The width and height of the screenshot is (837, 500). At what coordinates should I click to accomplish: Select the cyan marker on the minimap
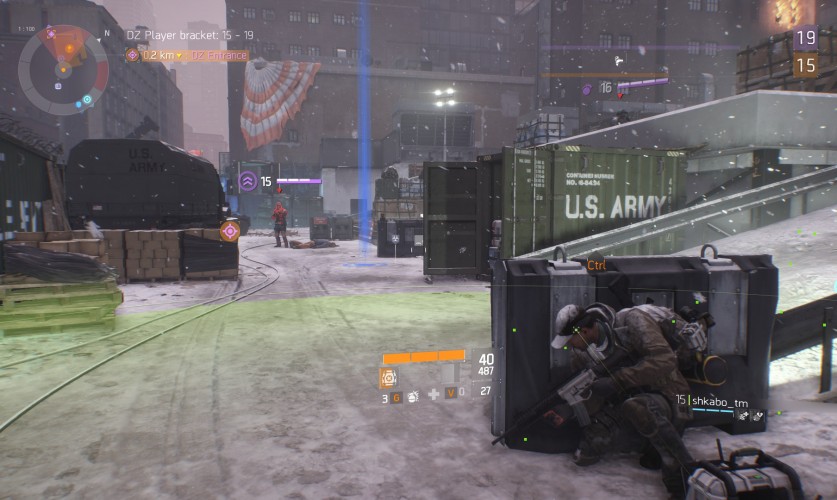pyautogui.click(x=87, y=99)
